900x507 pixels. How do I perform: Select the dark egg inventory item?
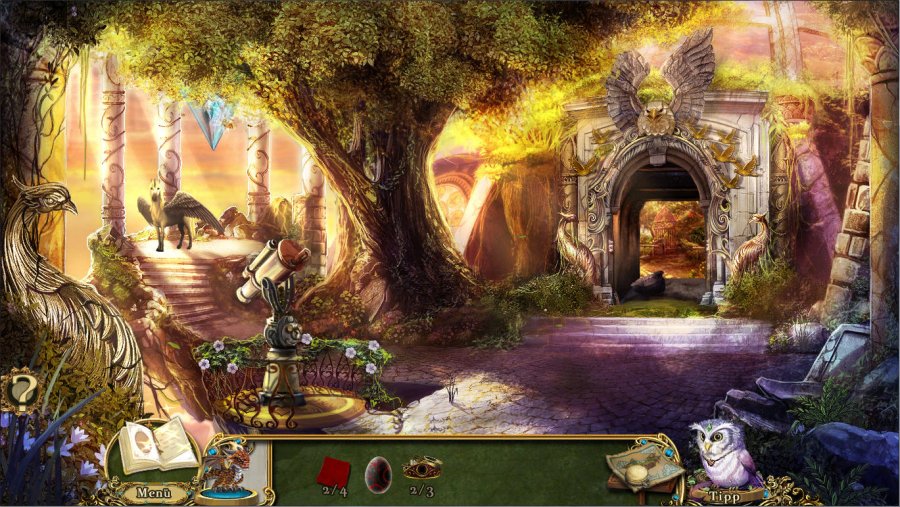(379, 470)
